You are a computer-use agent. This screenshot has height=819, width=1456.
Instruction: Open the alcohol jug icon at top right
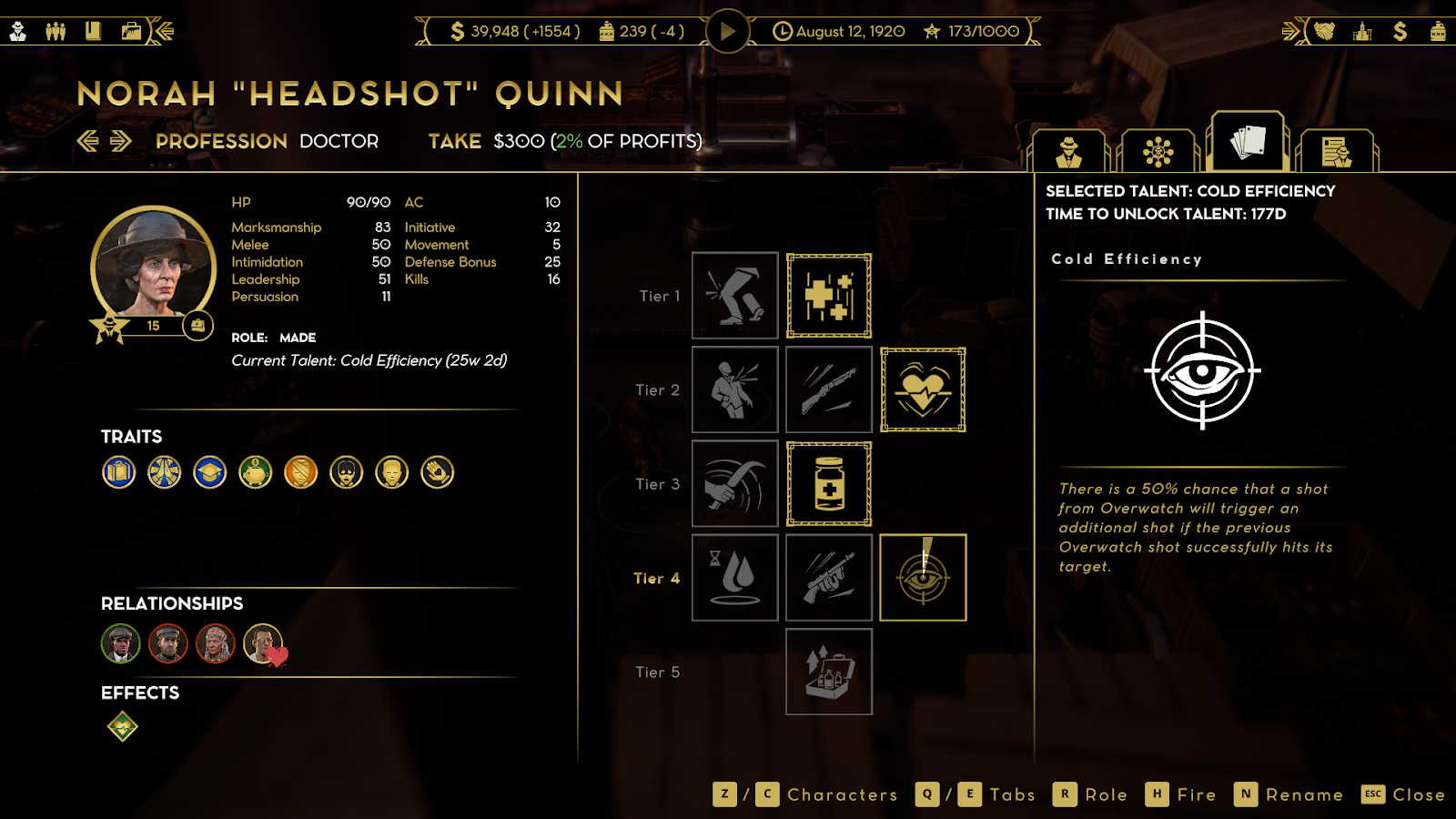click(1438, 32)
